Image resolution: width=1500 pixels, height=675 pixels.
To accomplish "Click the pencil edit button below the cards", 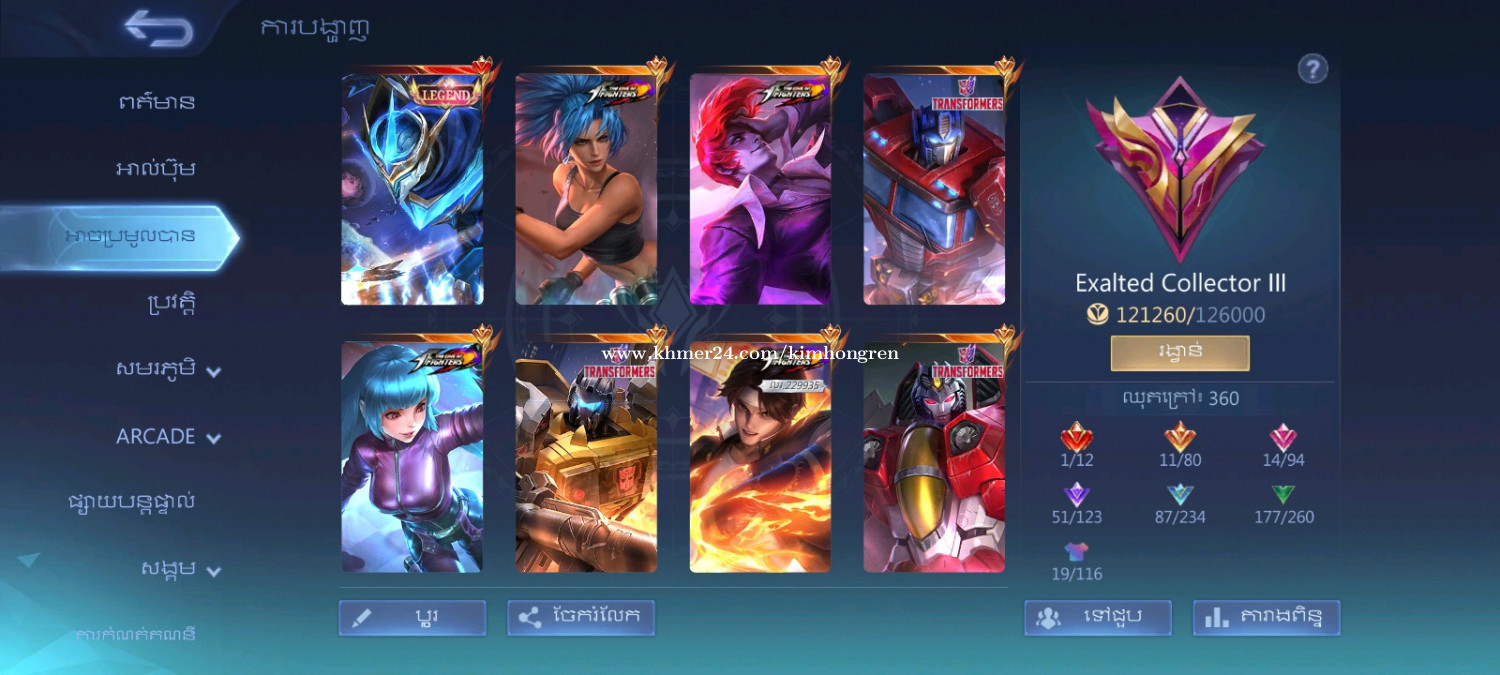I will pos(412,618).
